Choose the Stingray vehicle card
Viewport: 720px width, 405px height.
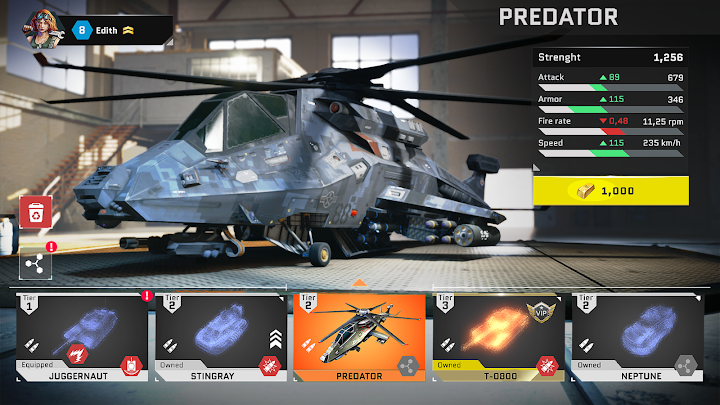pyautogui.click(x=221, y=338)
